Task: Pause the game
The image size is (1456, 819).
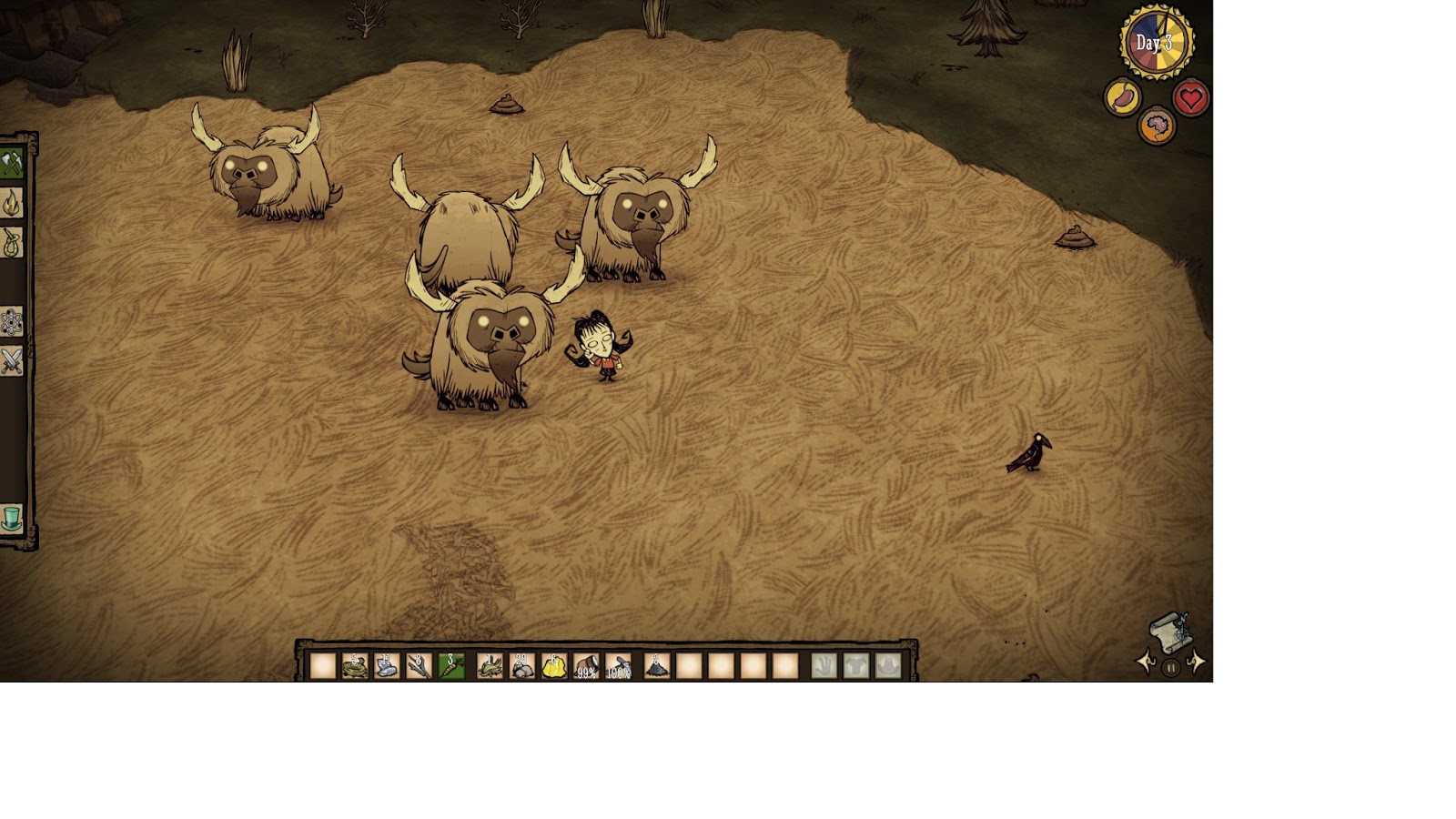Action: pos(1171,668)
